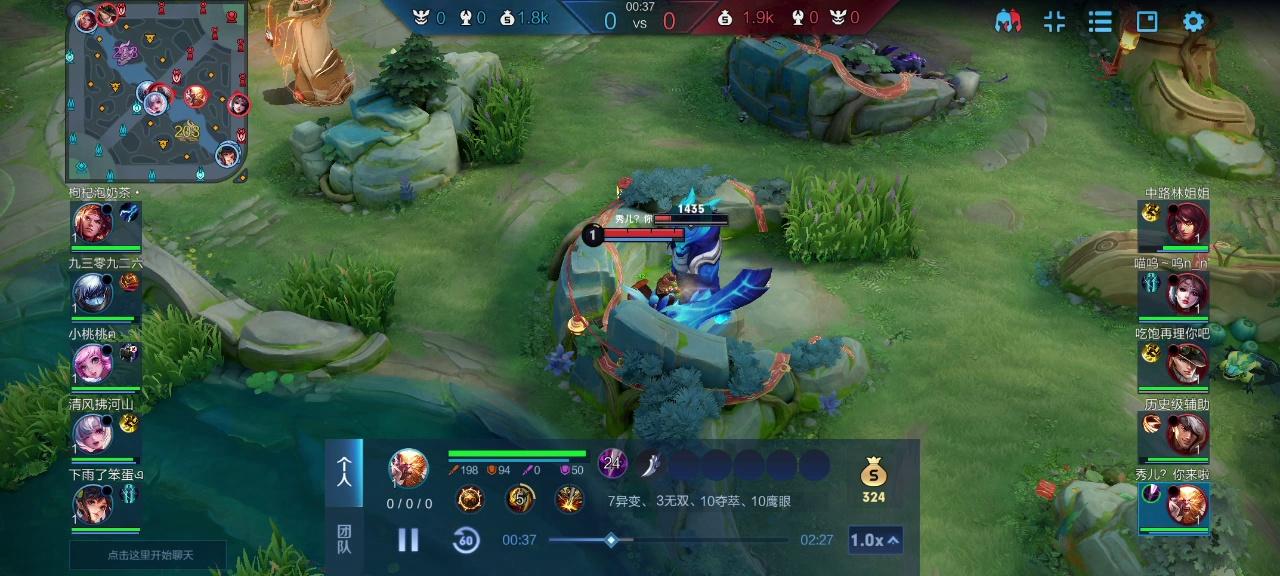Screen dimensions: 1280x576
Task: Pause the replay playback
Action: 408,540
